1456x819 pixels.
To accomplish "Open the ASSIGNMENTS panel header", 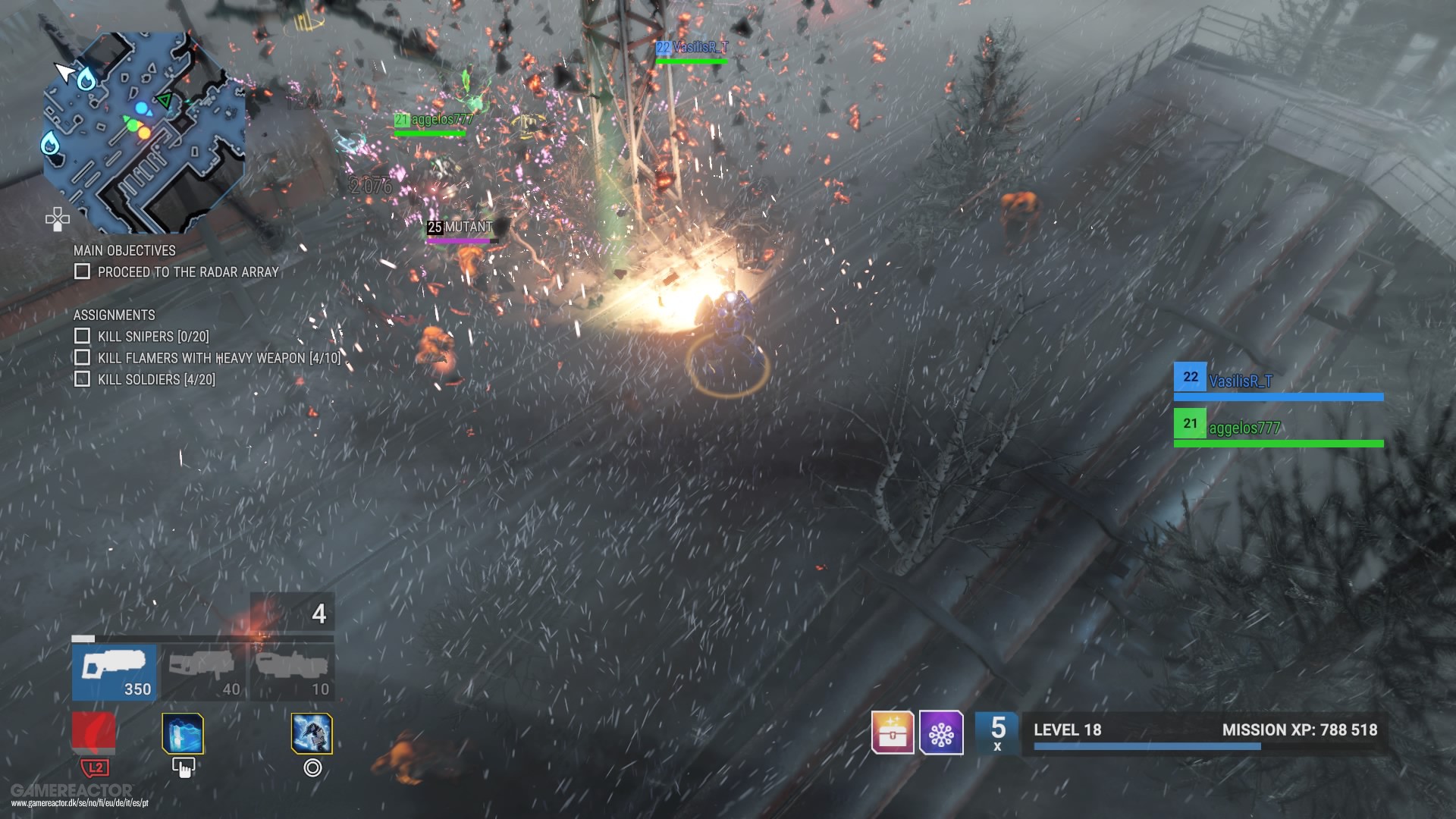I will tap(114, 315).
